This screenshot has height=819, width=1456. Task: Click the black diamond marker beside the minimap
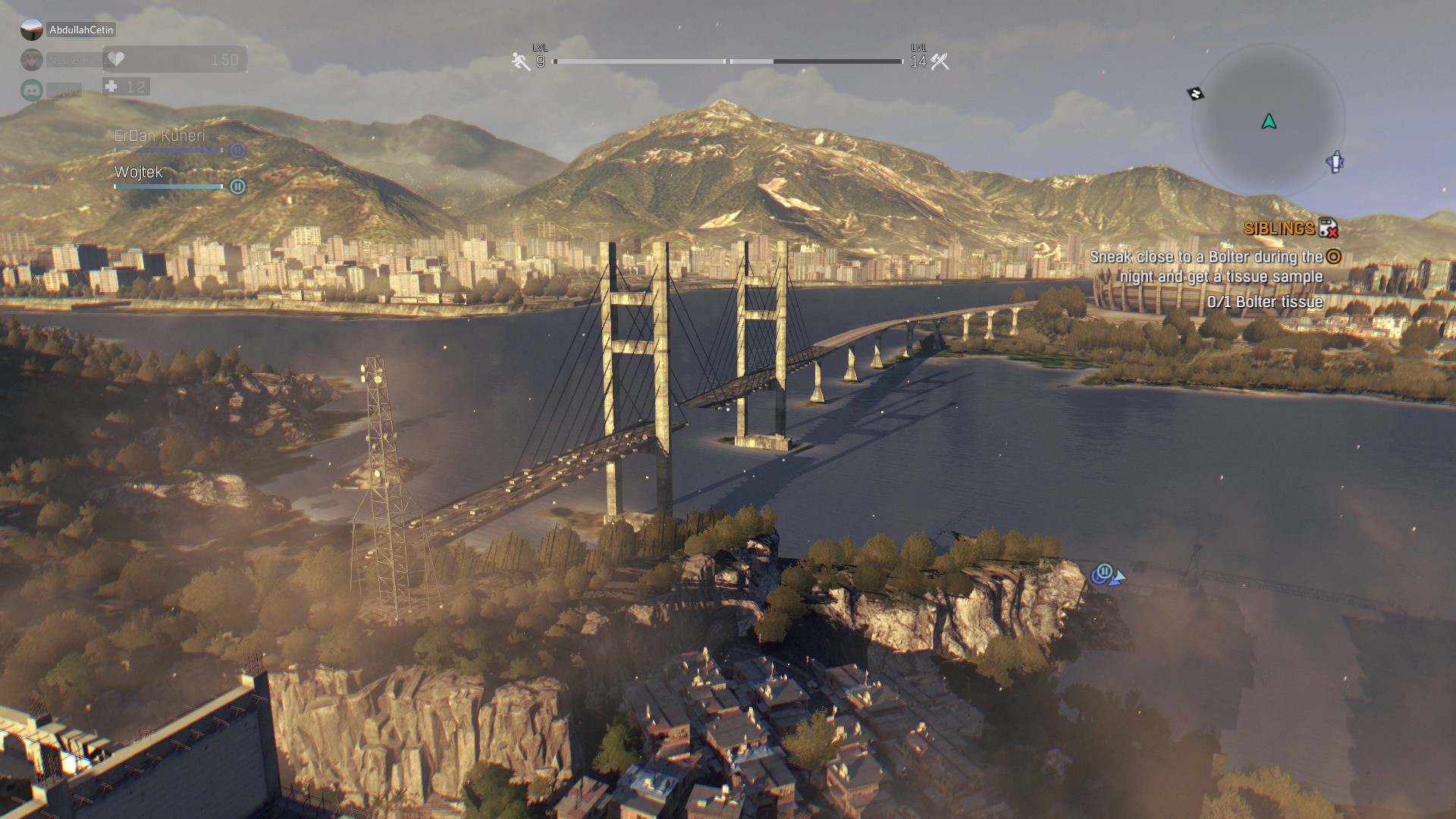[1195, 94]
